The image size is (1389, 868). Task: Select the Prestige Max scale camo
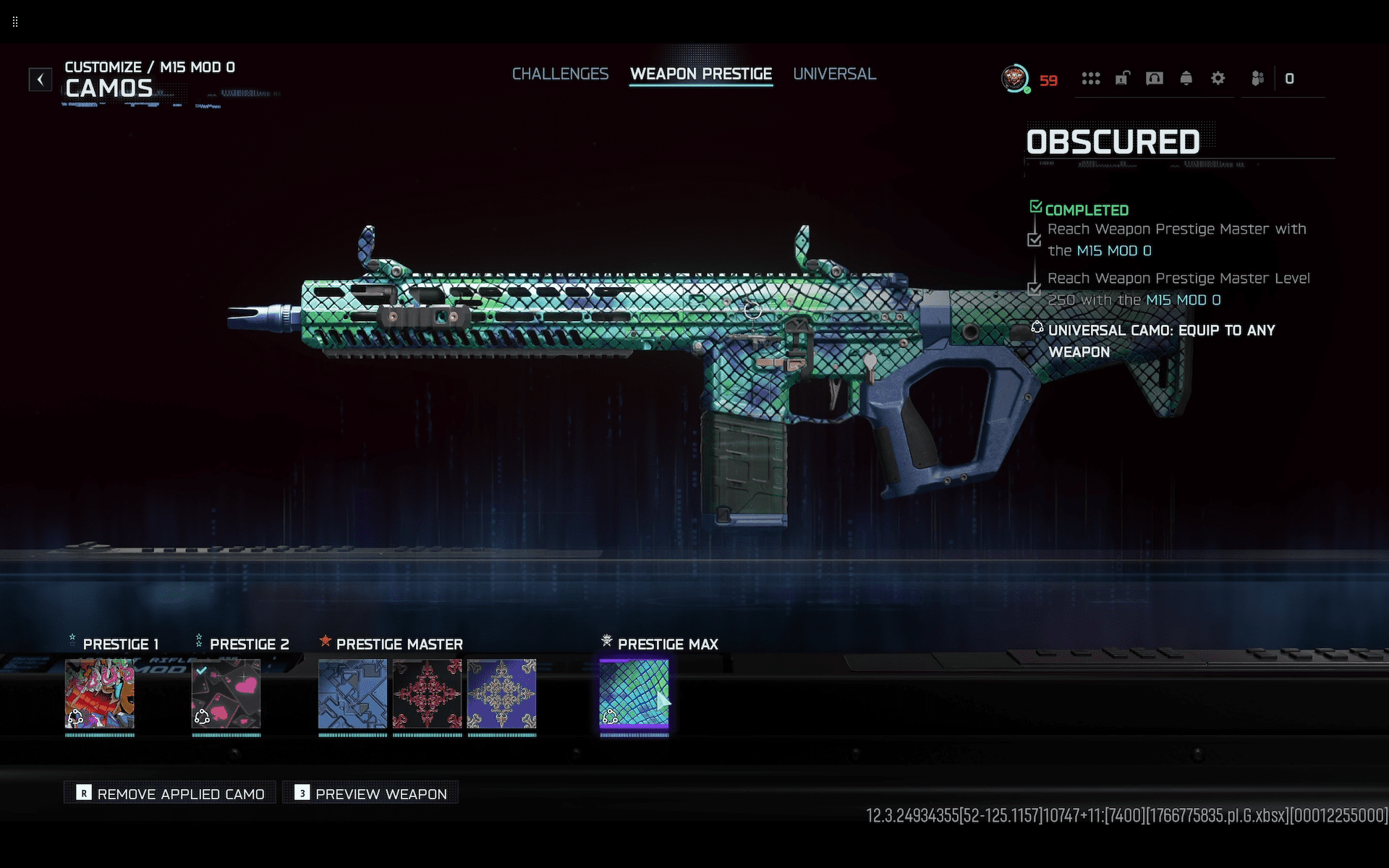pyautogui.click(x=634, y=693)
